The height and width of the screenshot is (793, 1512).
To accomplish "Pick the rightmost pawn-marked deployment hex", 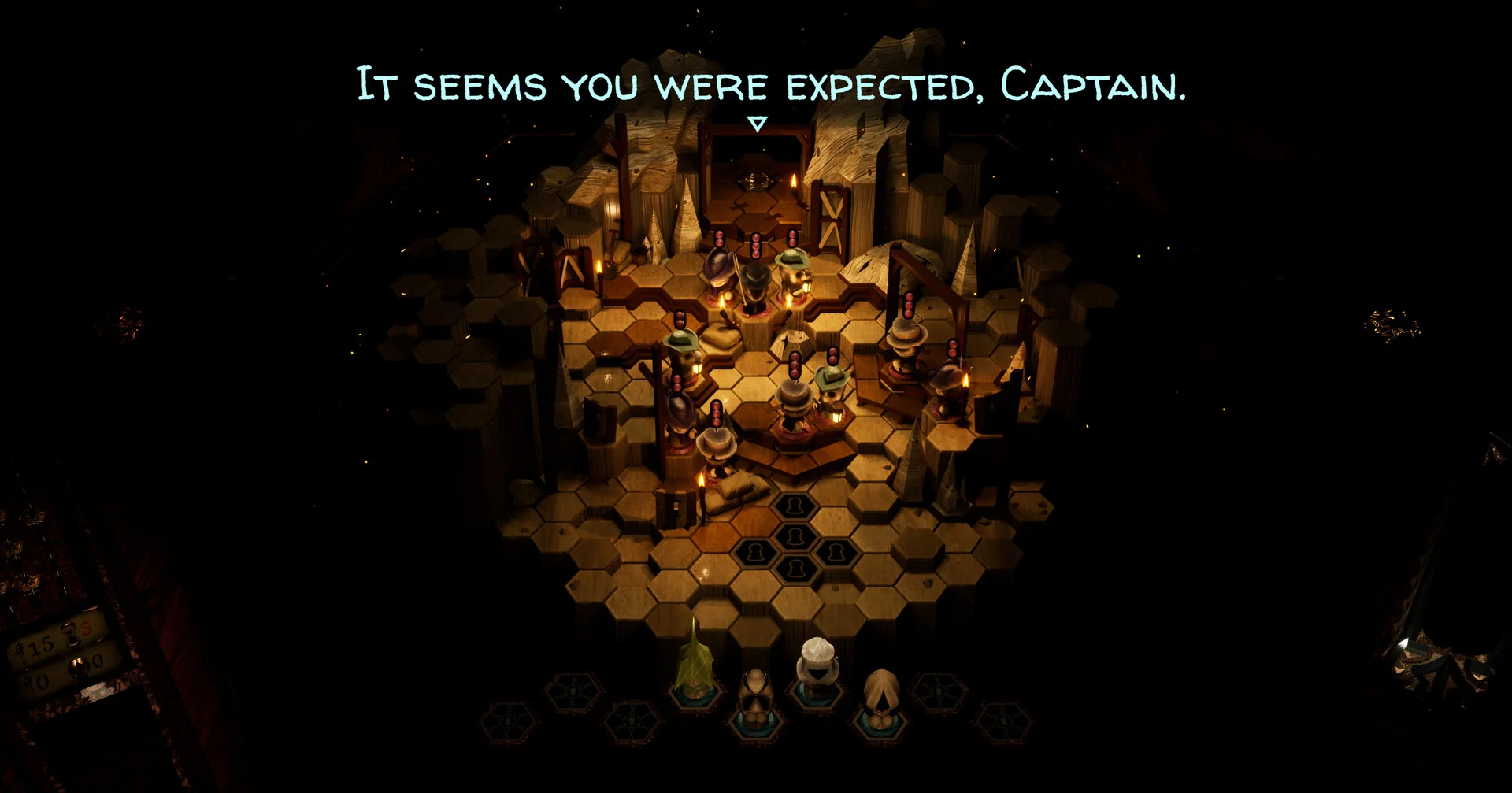I will click(836, 551).
